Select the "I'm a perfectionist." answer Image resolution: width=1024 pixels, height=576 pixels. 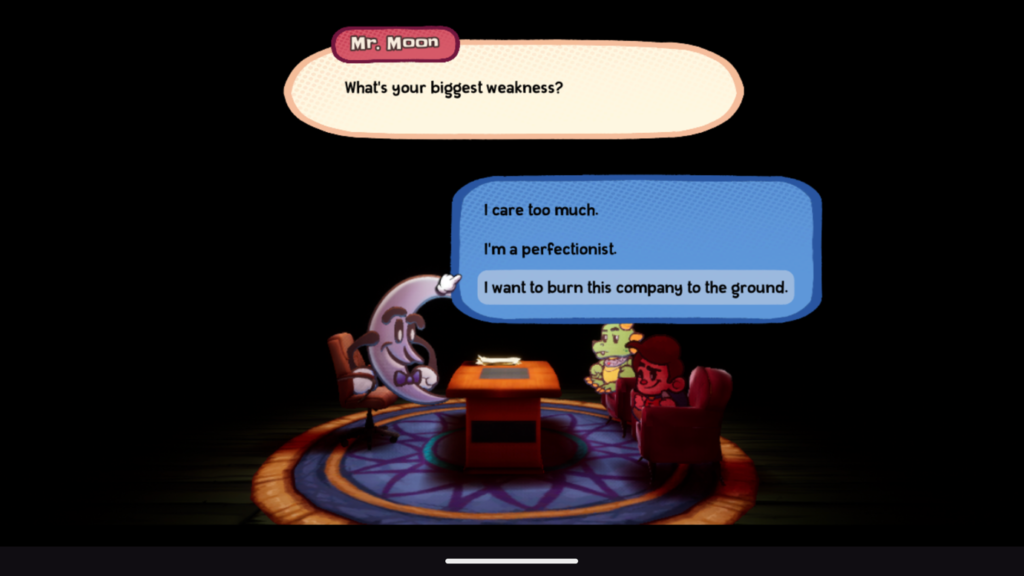tap(550, 249)
